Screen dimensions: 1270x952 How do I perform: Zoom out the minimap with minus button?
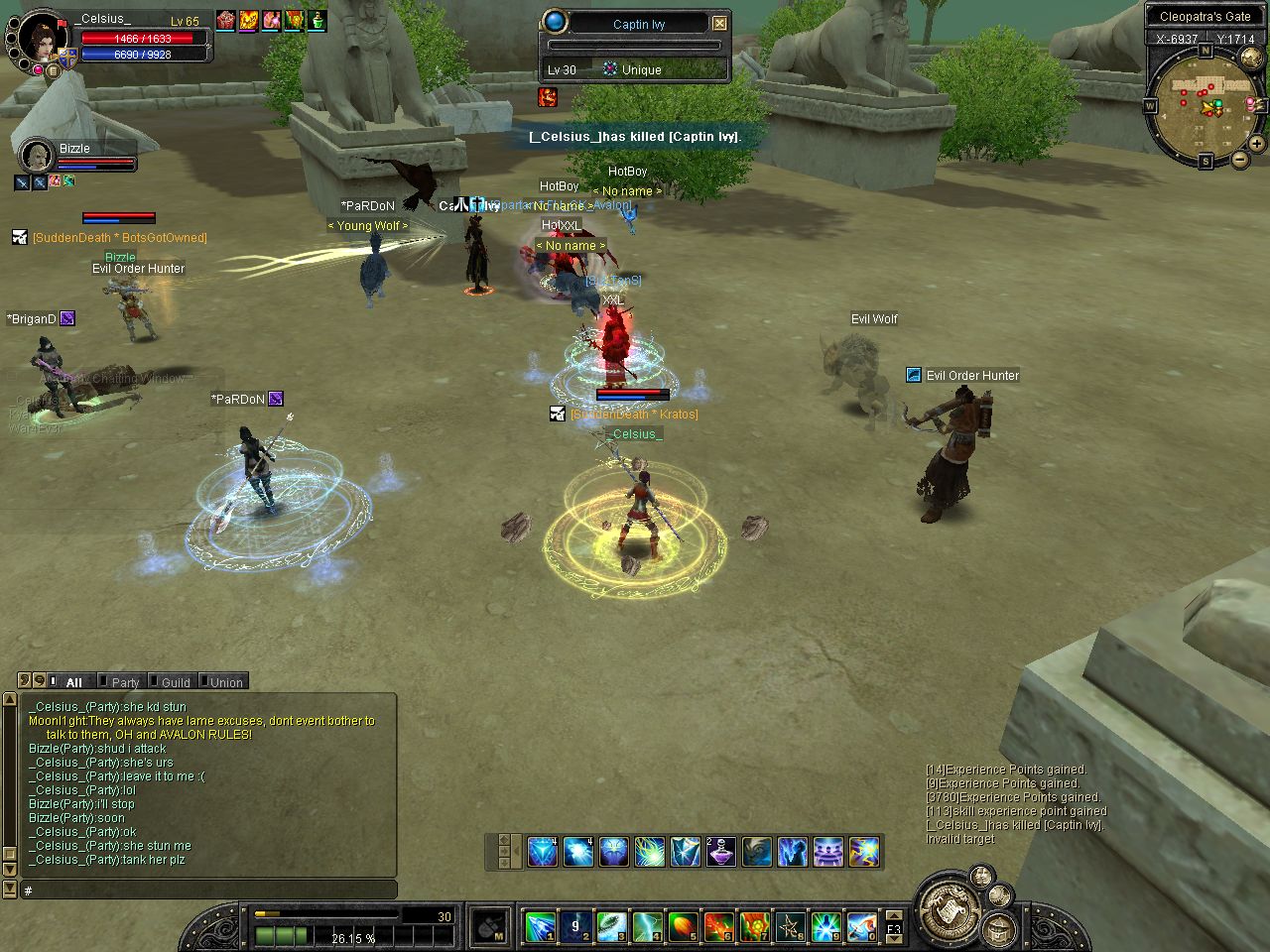1240,159
